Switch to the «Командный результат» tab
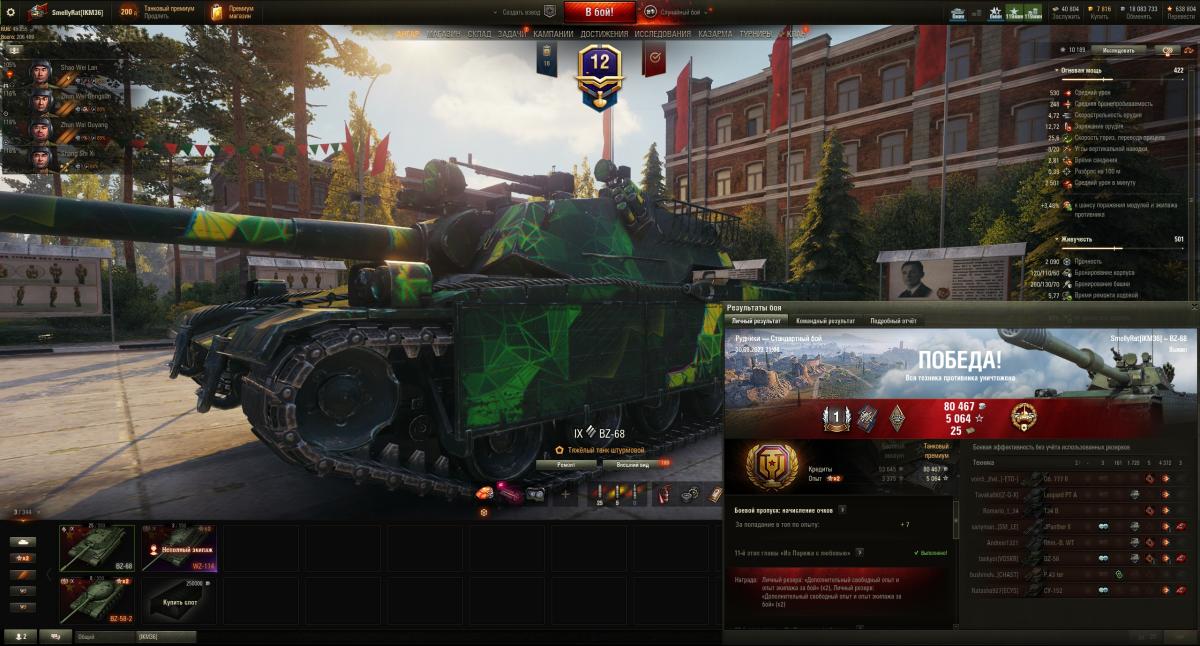 825,321
